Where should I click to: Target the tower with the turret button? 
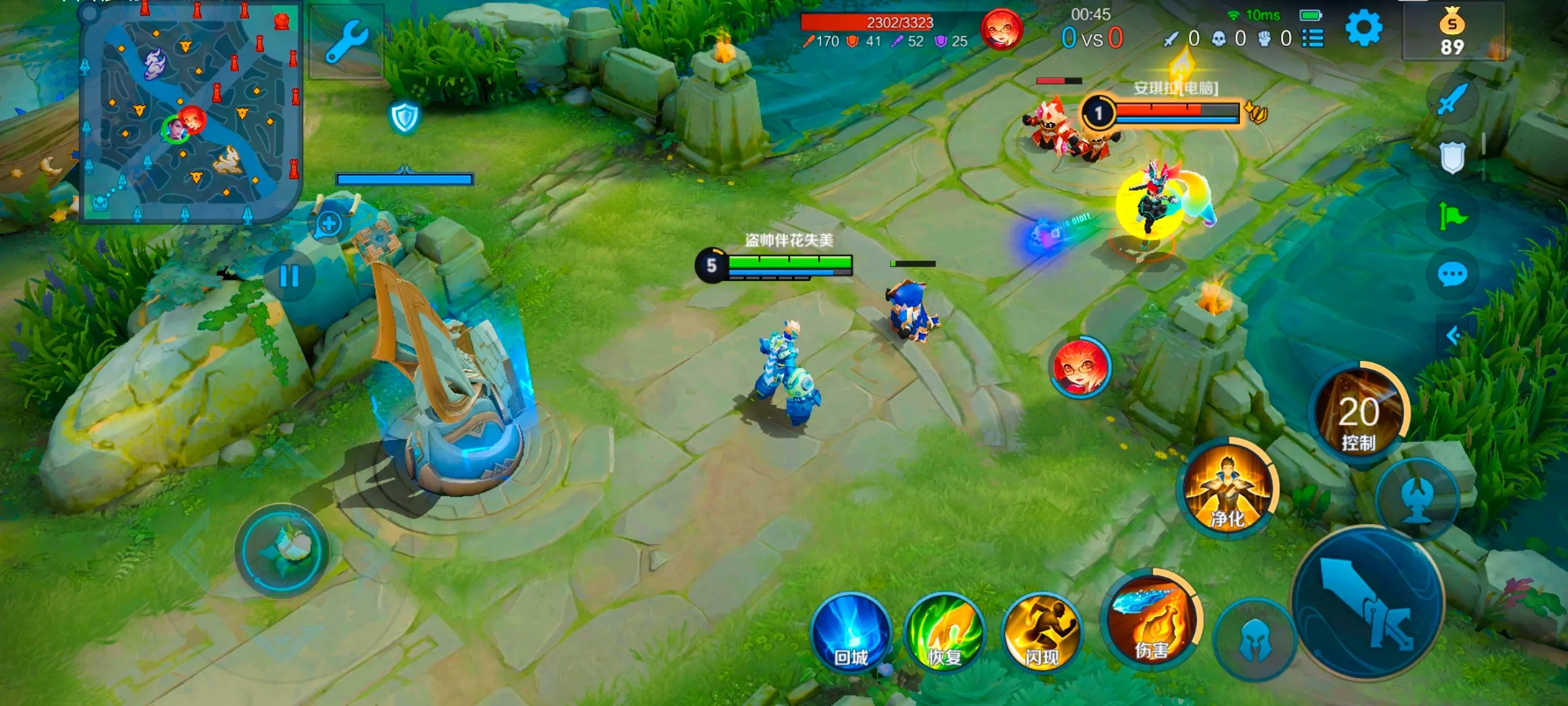pyautogui.click(x=1417, y=499)
